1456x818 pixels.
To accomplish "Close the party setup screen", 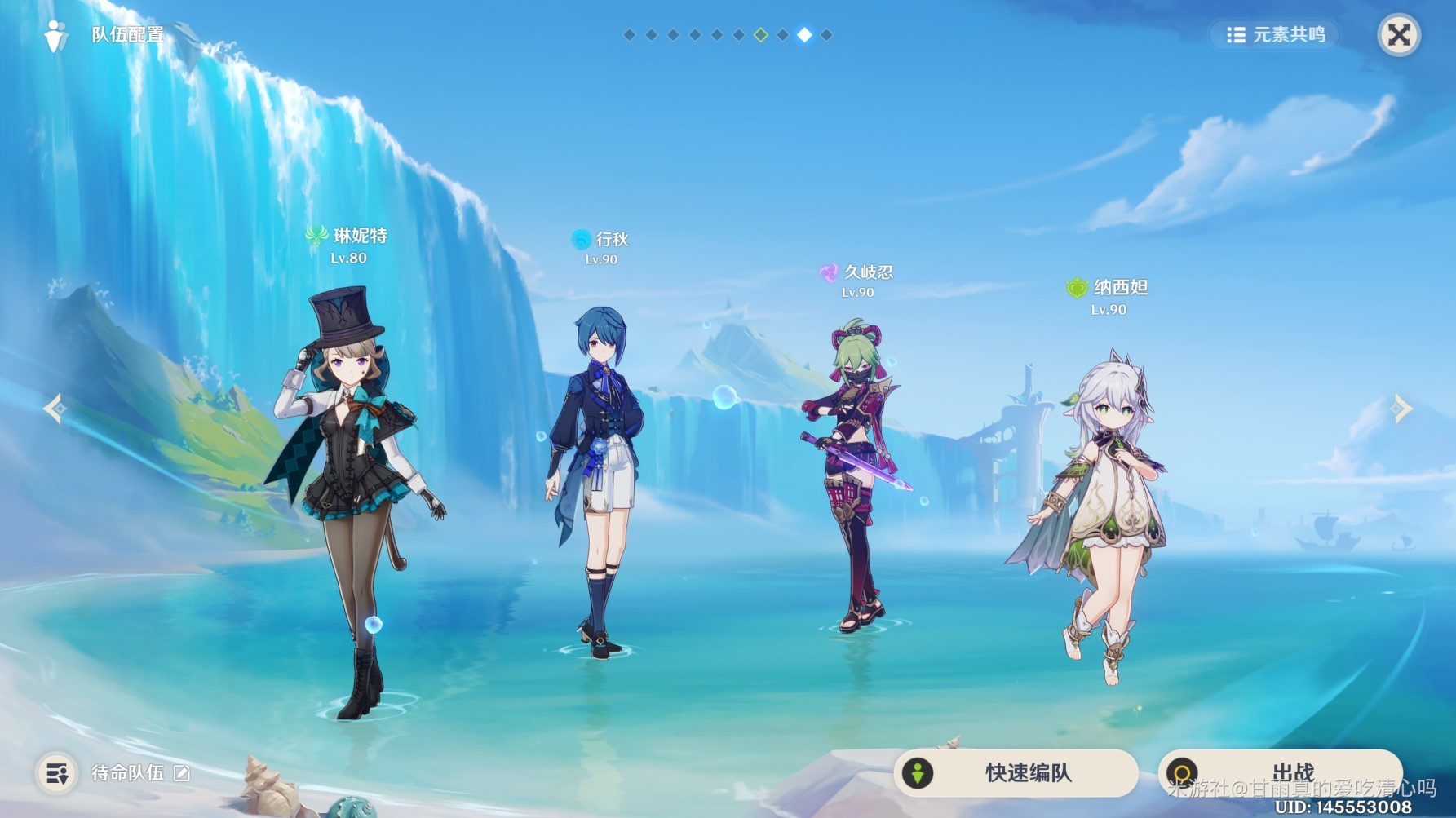I will (1398, 35).
